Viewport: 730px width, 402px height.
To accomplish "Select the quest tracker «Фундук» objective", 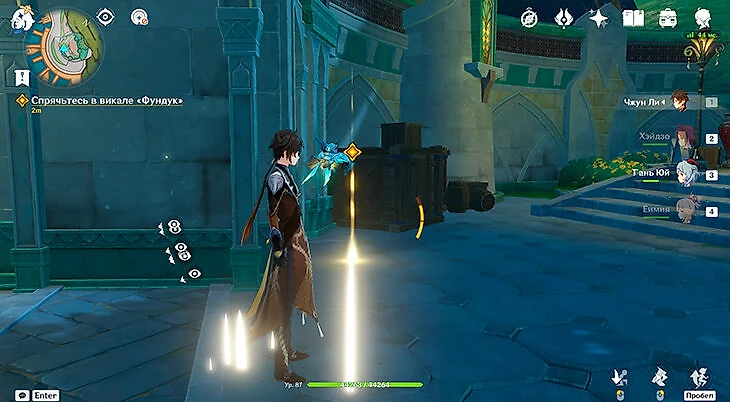I will tap(100, 100).
